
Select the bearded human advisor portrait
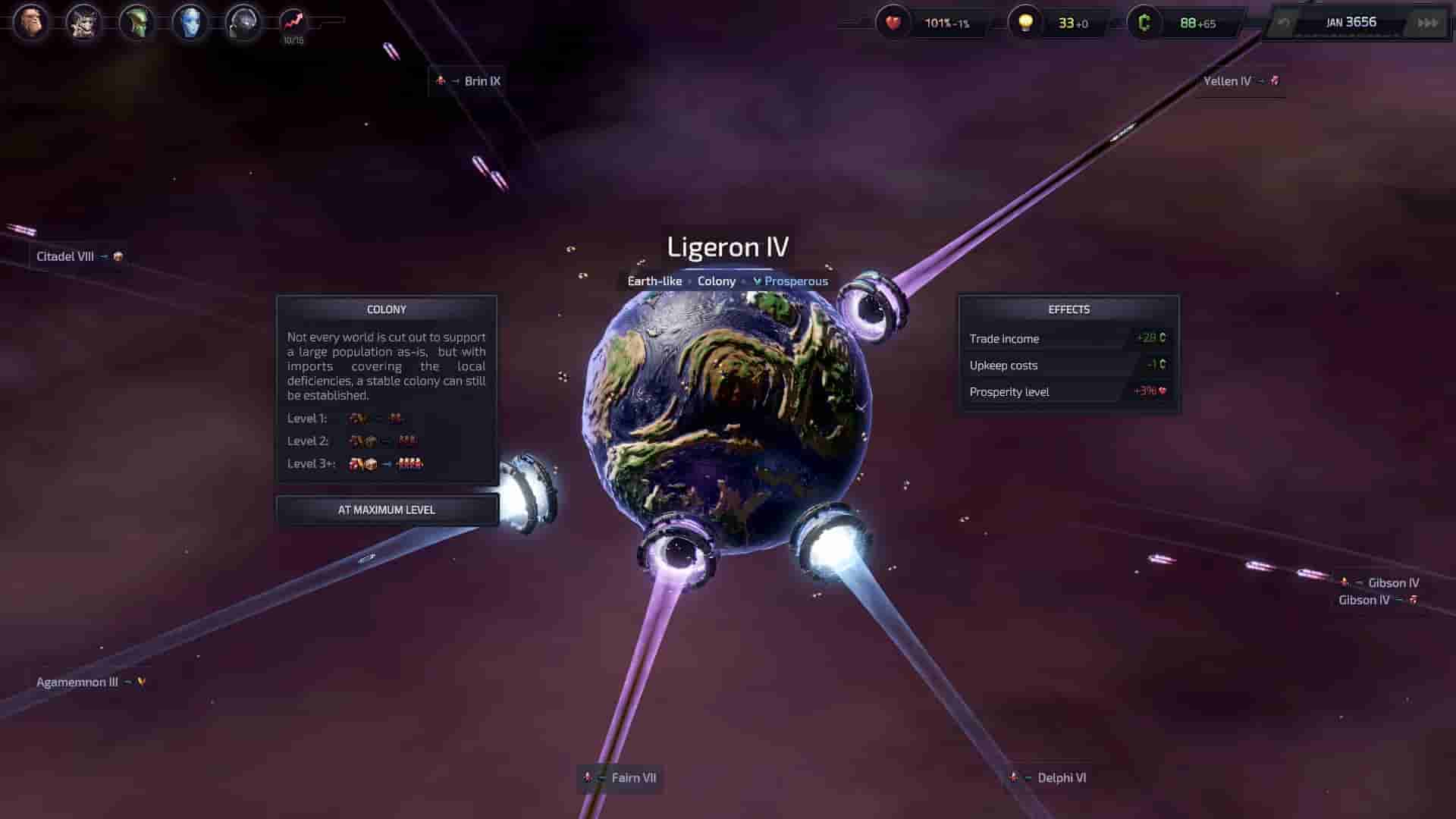coord(31,23)
